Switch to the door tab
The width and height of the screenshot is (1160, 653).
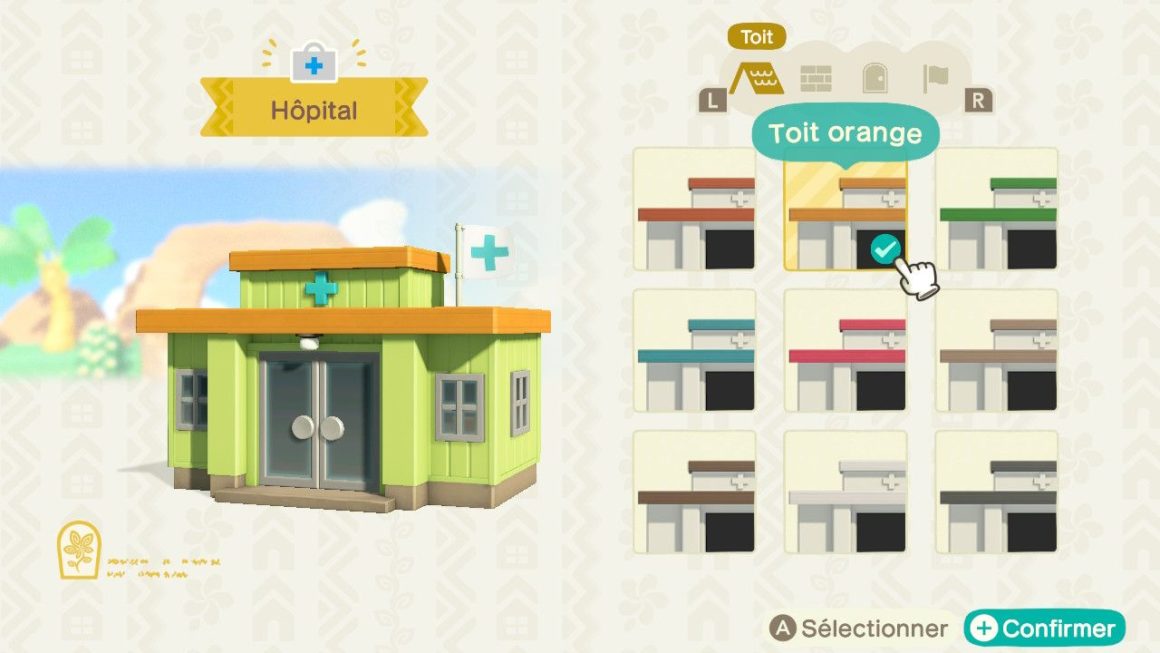(876, 78)
